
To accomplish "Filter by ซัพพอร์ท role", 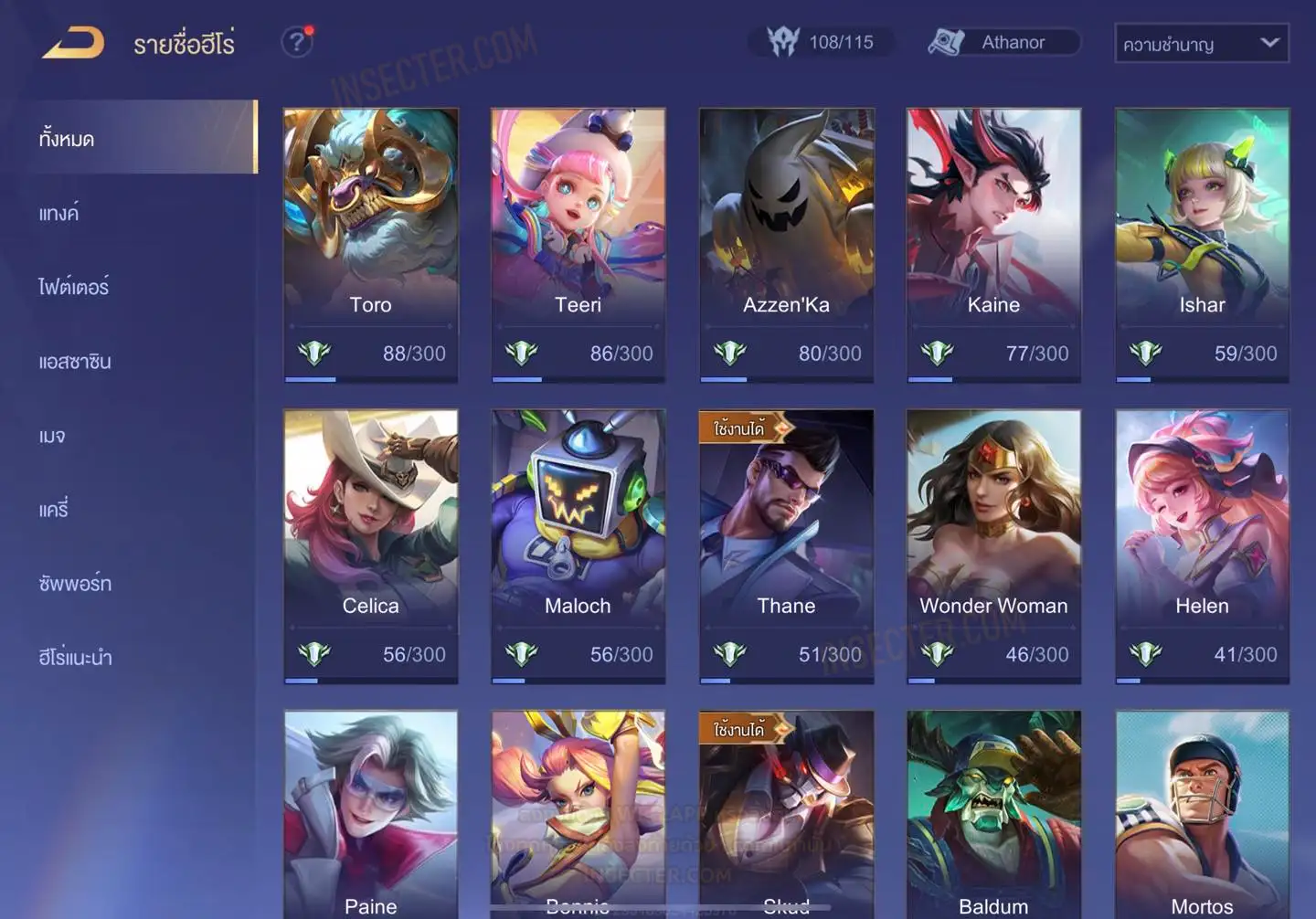I will coord(75,583).
